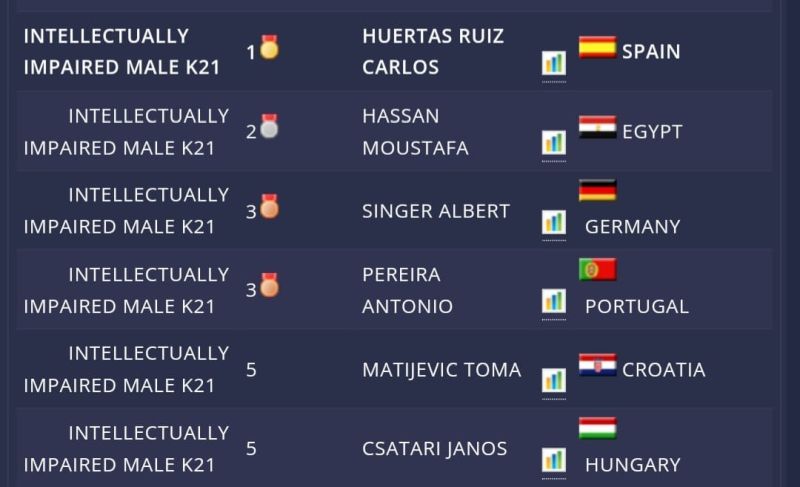Open athlete name Matijevic Toma

point(441,370)
